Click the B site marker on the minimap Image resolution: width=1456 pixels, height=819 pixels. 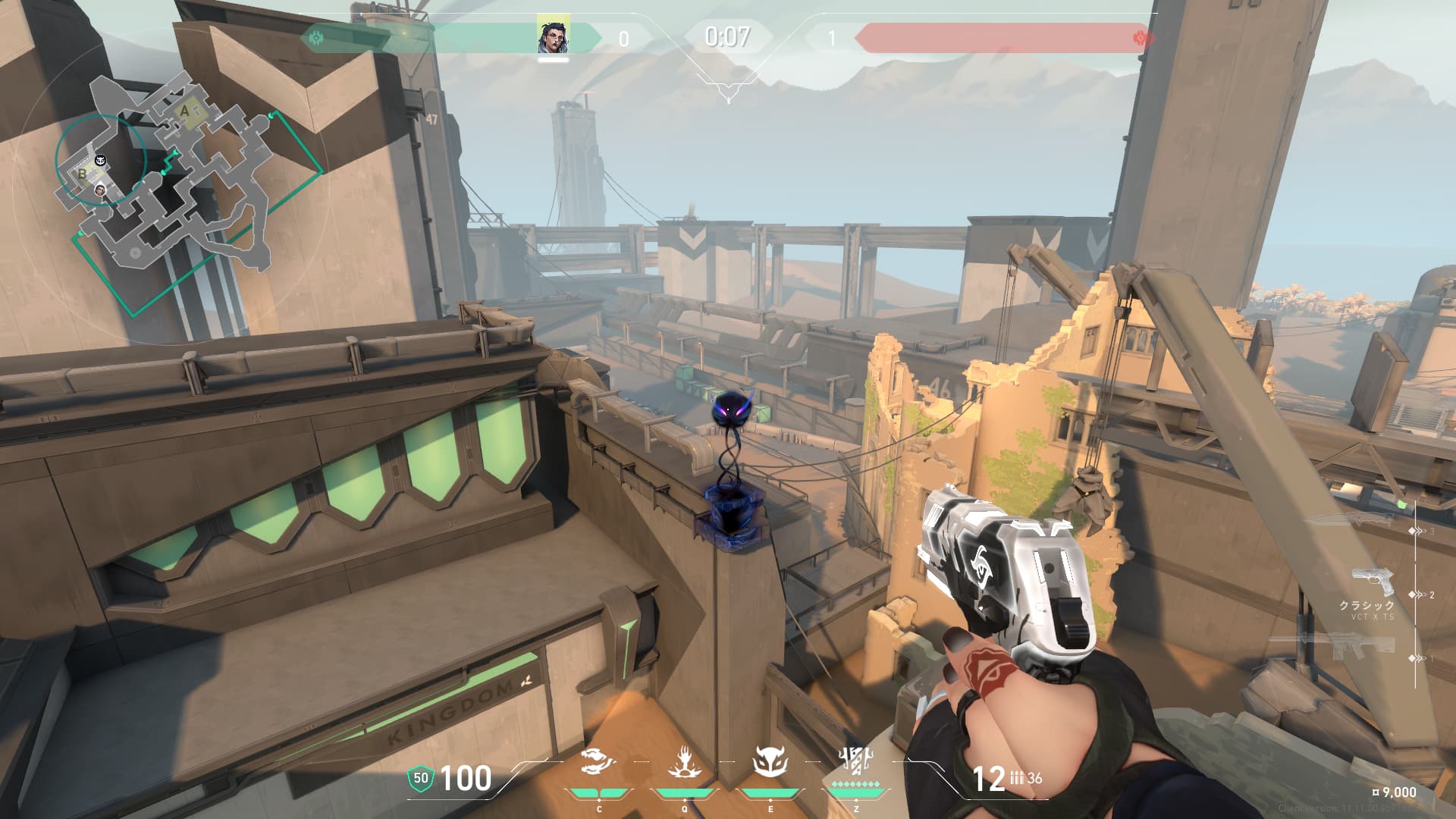82,174
